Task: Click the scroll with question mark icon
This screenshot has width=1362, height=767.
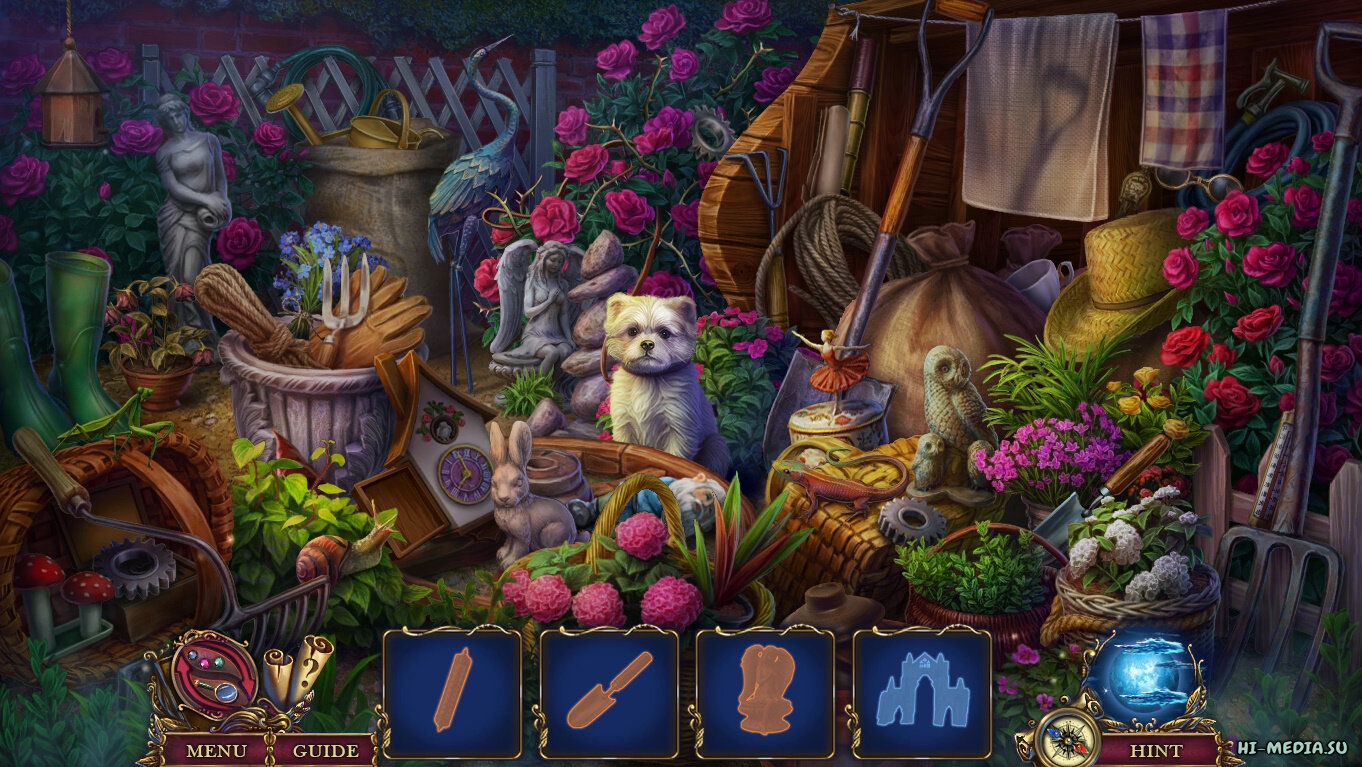Action: point(297,664)
